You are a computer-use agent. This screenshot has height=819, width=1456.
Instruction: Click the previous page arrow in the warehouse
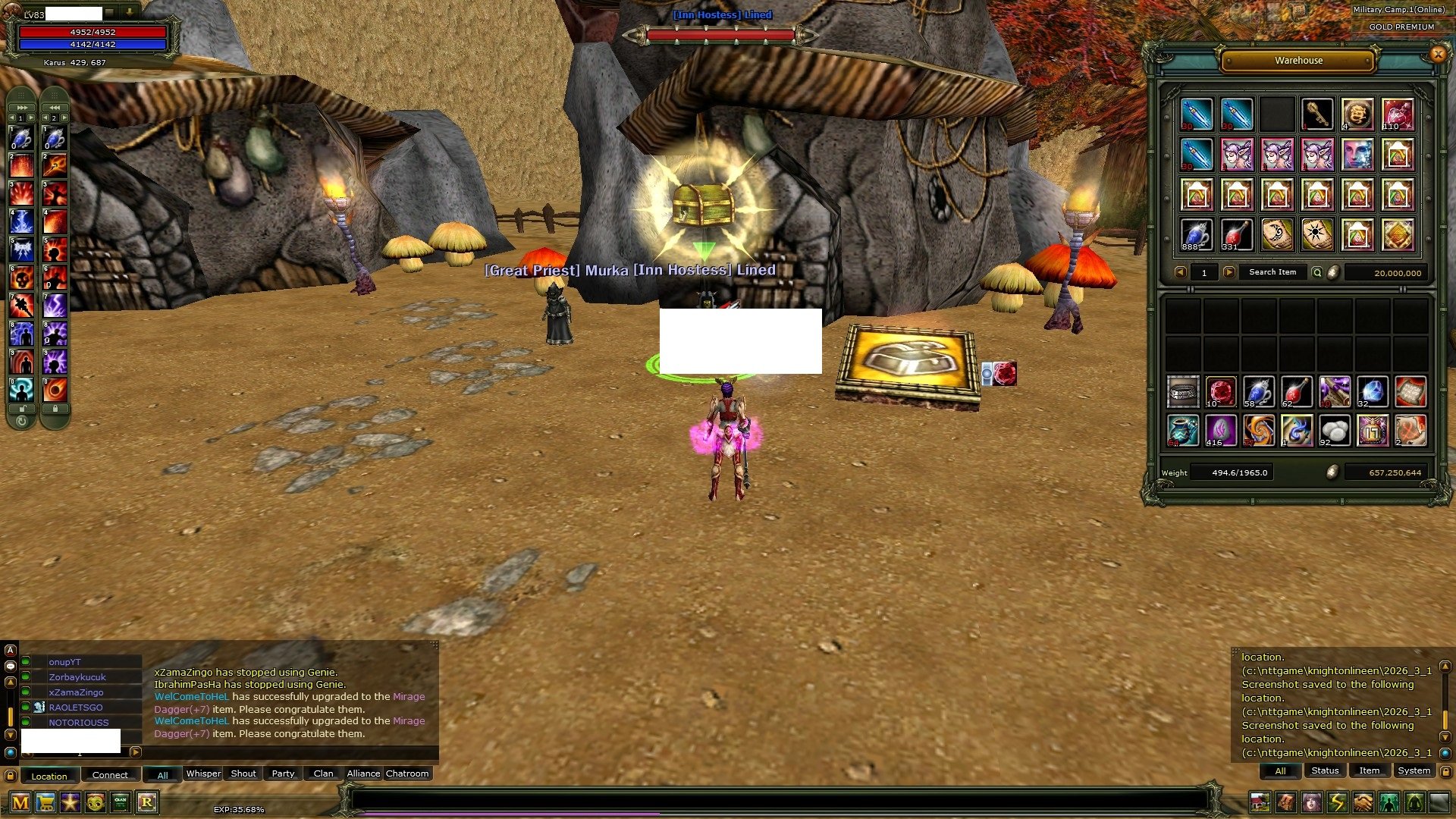(1180, 272)
